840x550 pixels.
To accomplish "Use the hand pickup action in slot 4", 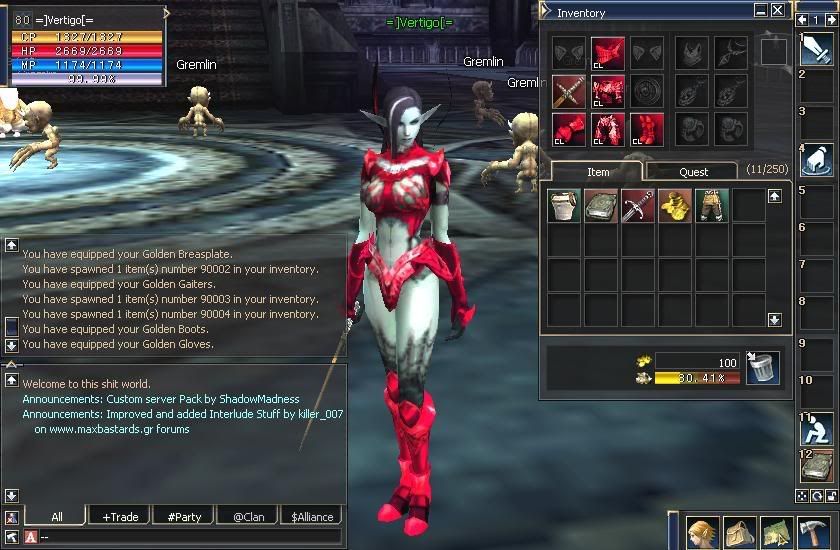I will (816, 160).
